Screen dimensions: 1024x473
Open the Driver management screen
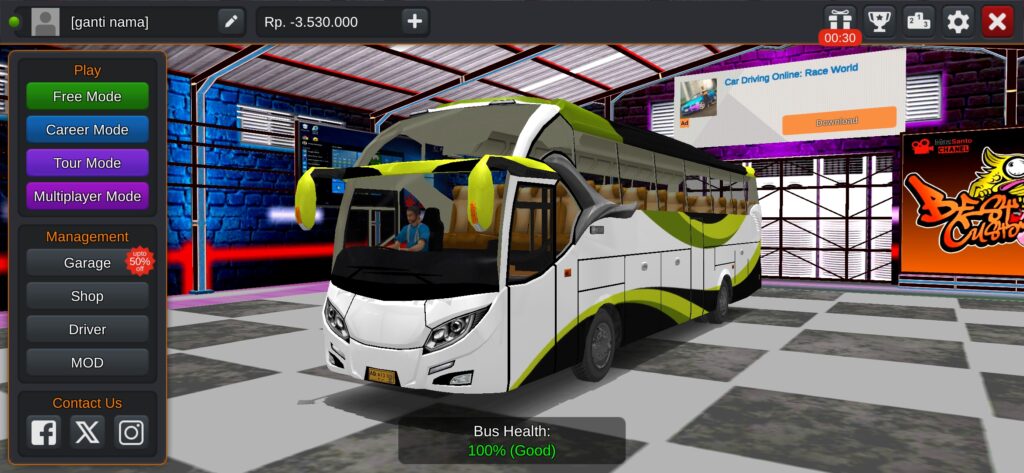point(87,329)
